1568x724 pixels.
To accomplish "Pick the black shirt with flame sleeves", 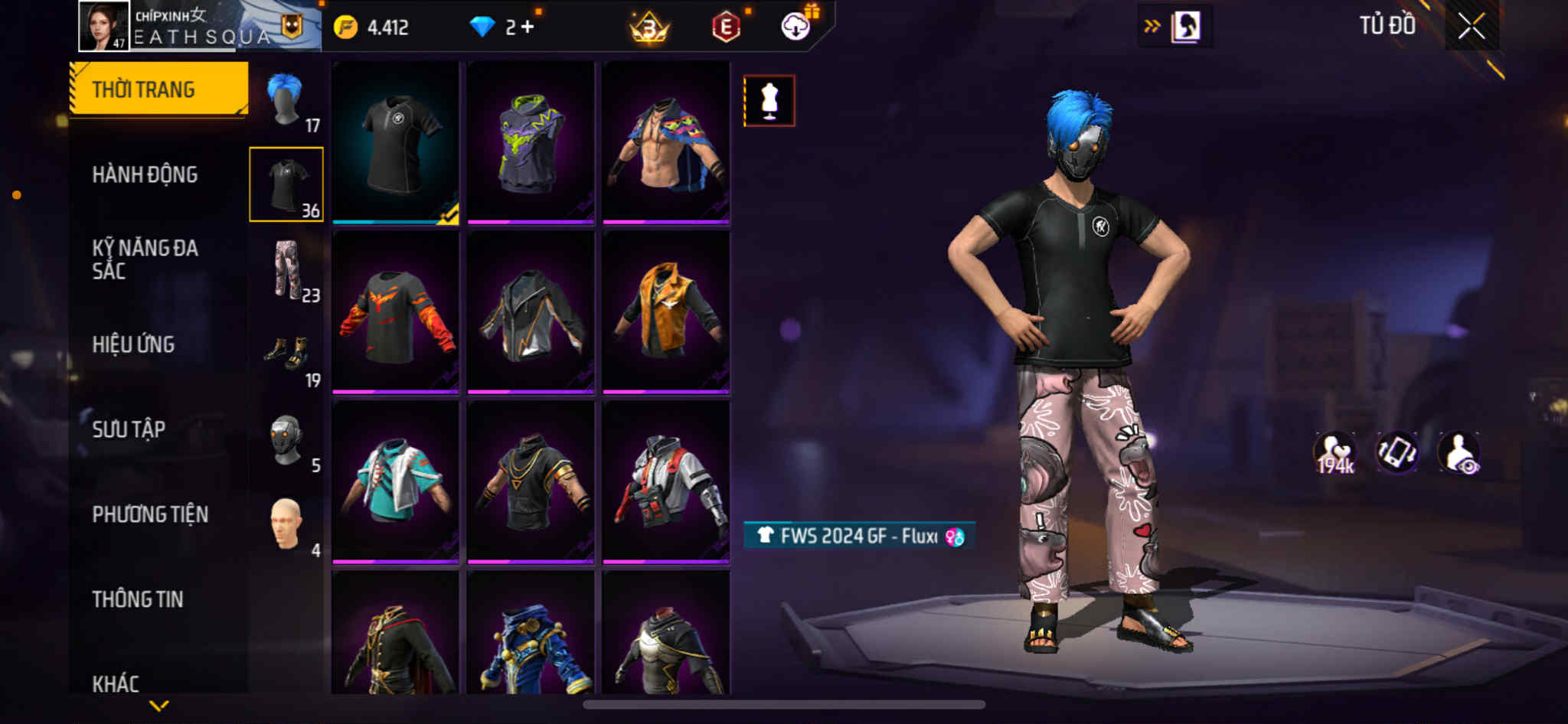I will point(396,312).
